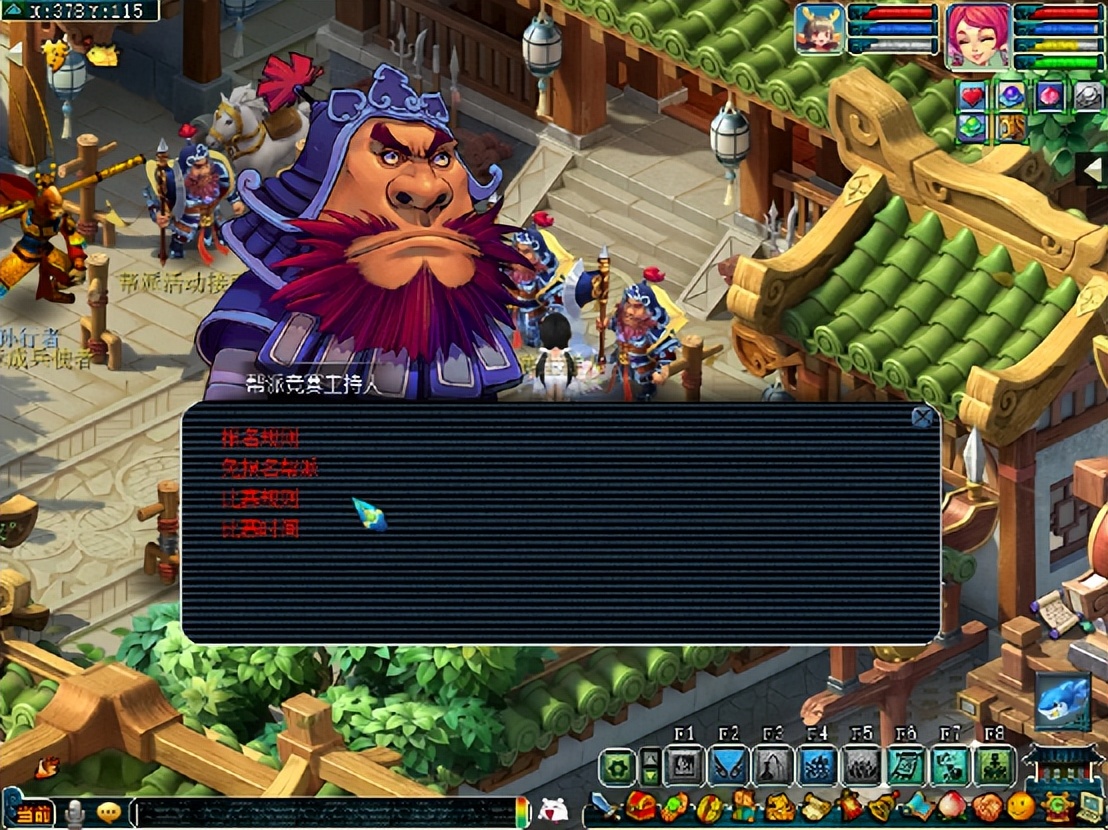This screenshot has height=830, width=1108.
Task: Choose the second red dialogue option
Action: (x=269, y=467)
